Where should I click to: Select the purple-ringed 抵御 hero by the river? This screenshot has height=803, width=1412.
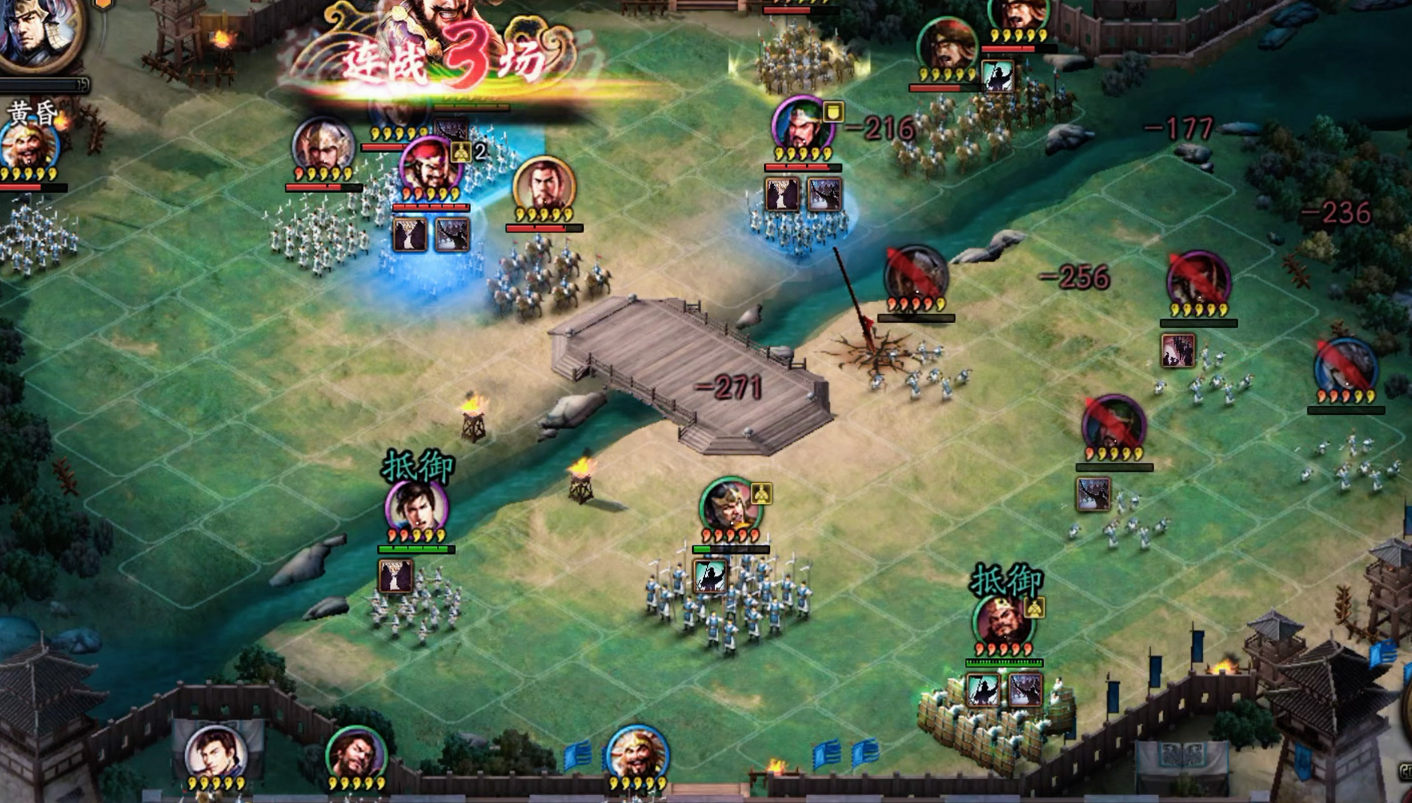(416, 510)
